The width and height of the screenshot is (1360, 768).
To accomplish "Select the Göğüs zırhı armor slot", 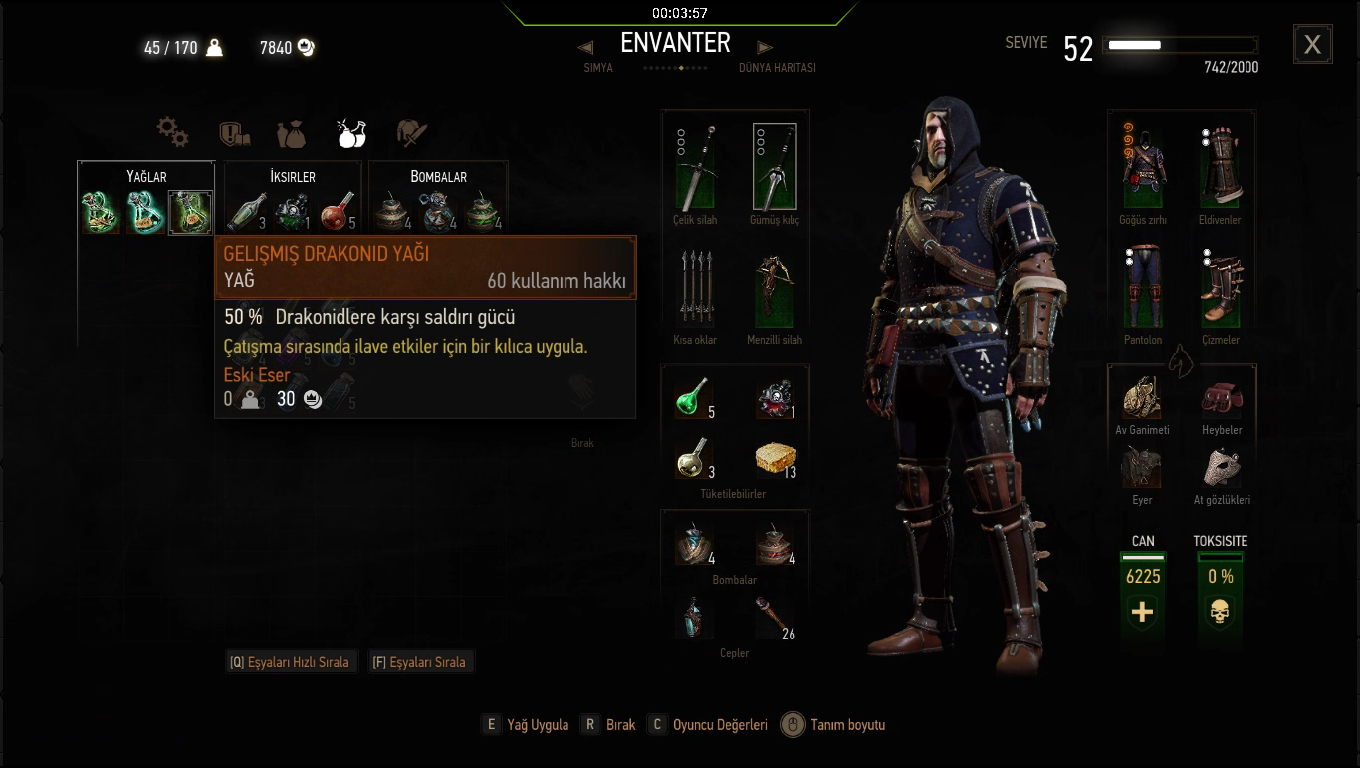I will pos(1143,167).
